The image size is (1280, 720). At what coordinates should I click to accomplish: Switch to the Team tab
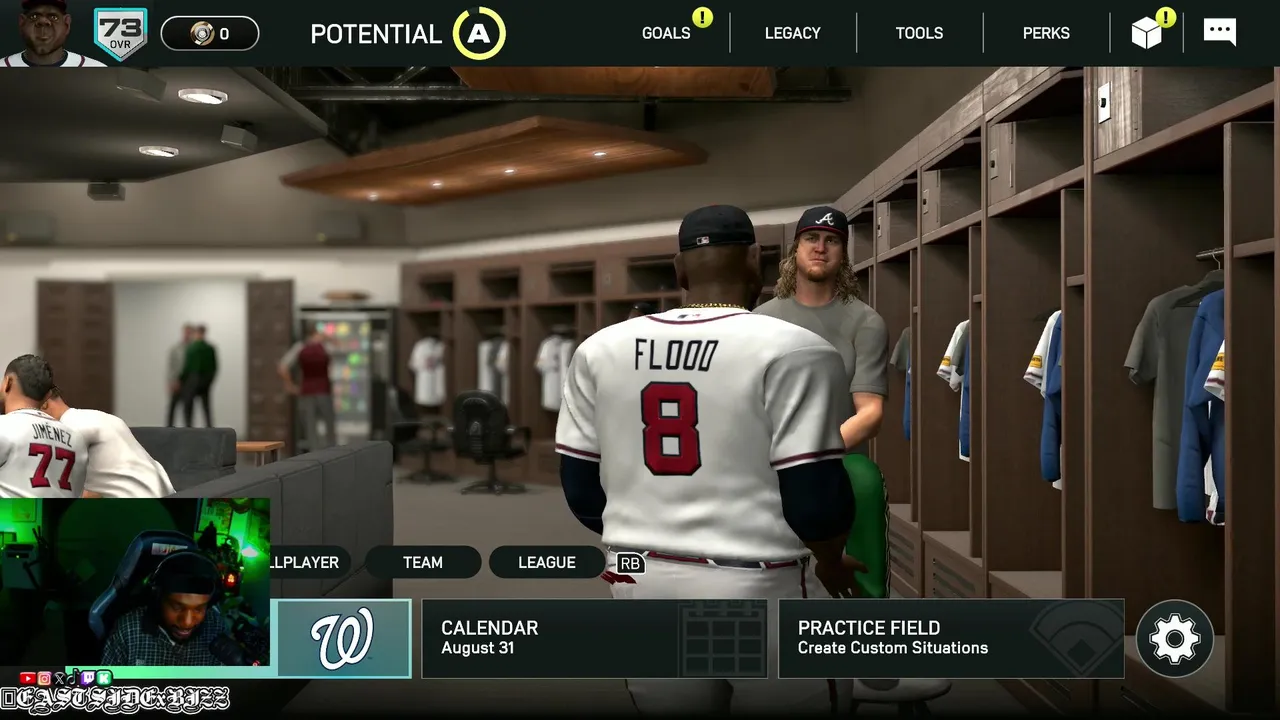[x=422, y=562]
